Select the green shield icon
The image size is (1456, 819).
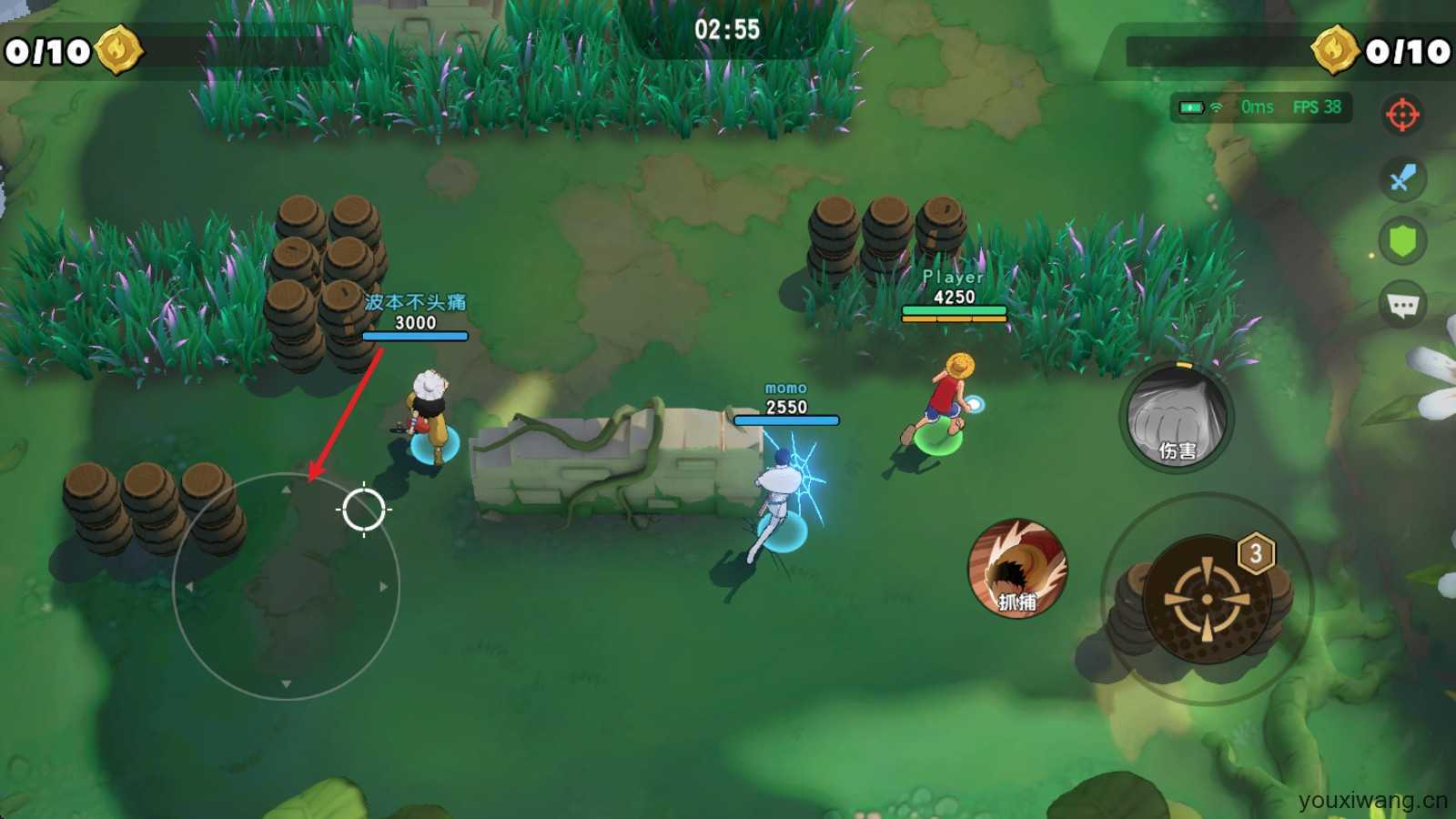[x=1401, y=241]
